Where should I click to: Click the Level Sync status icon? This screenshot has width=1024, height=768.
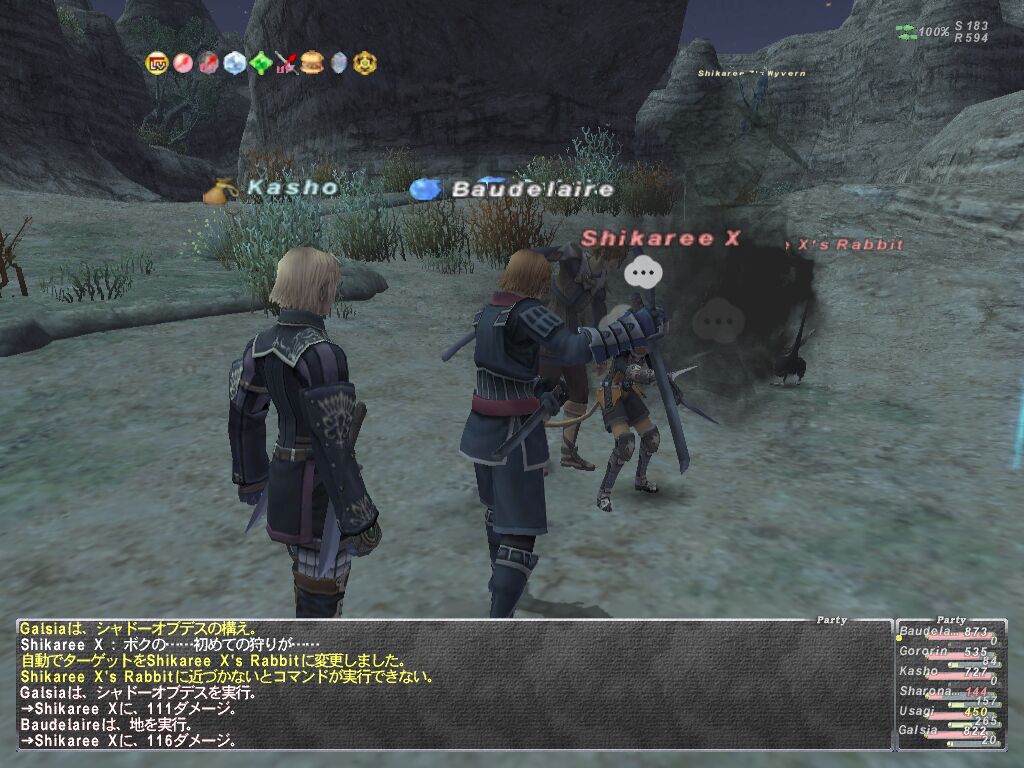click(157, 63)
